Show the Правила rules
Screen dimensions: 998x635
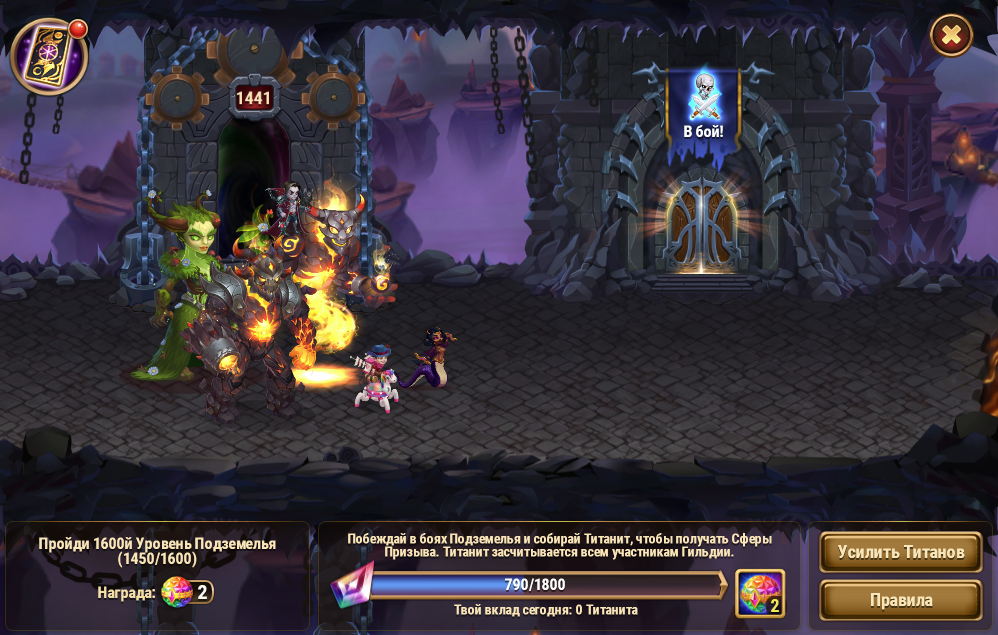[900, 600]
